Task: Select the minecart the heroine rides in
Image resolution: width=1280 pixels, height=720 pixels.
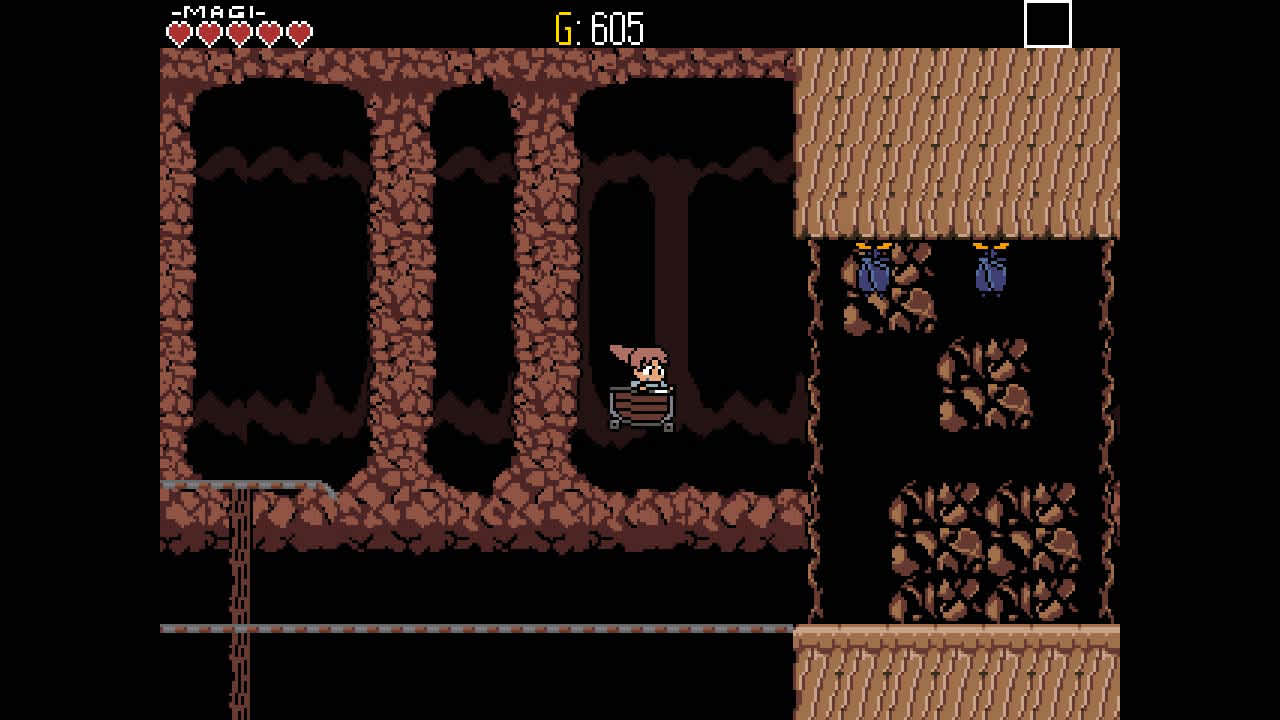Action: 641,405
